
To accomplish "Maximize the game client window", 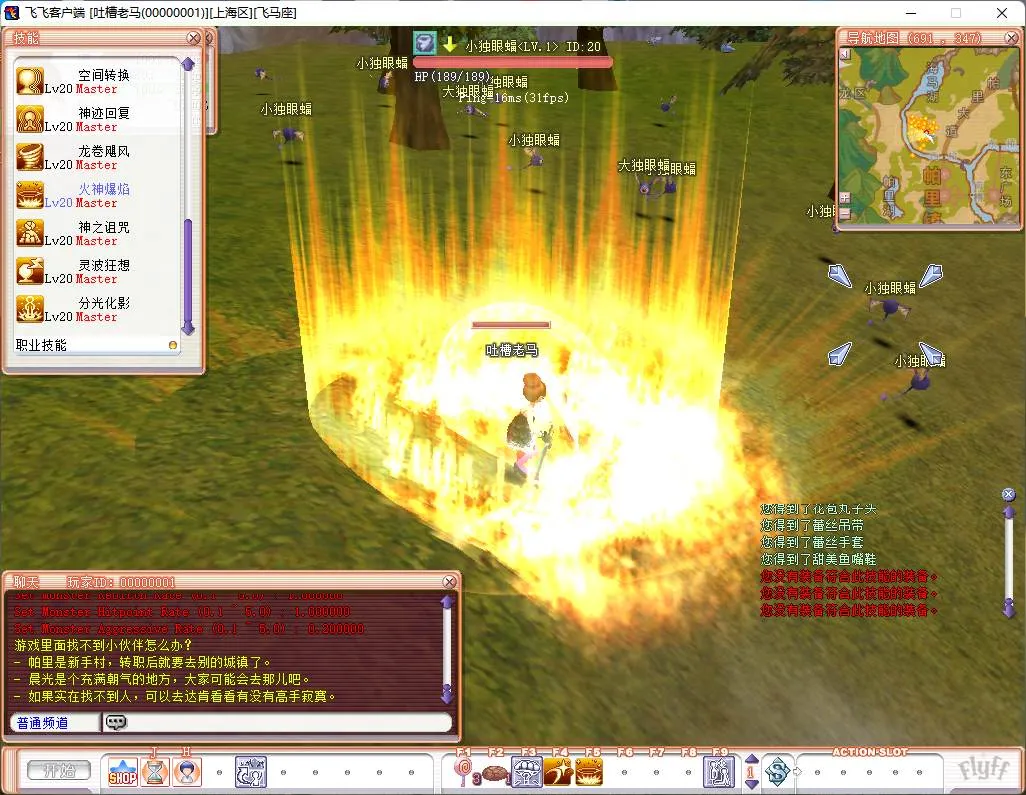I will (955, 13).
